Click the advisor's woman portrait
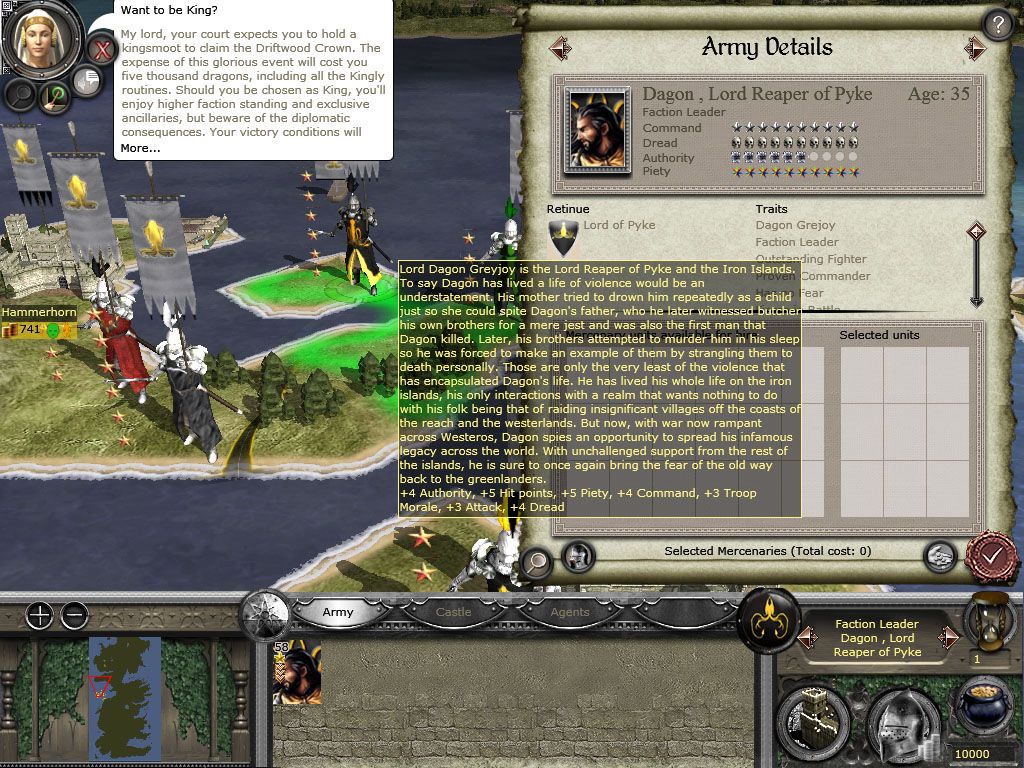The width and height of the screenshot is (1024, 768). (x=43, y=39)
